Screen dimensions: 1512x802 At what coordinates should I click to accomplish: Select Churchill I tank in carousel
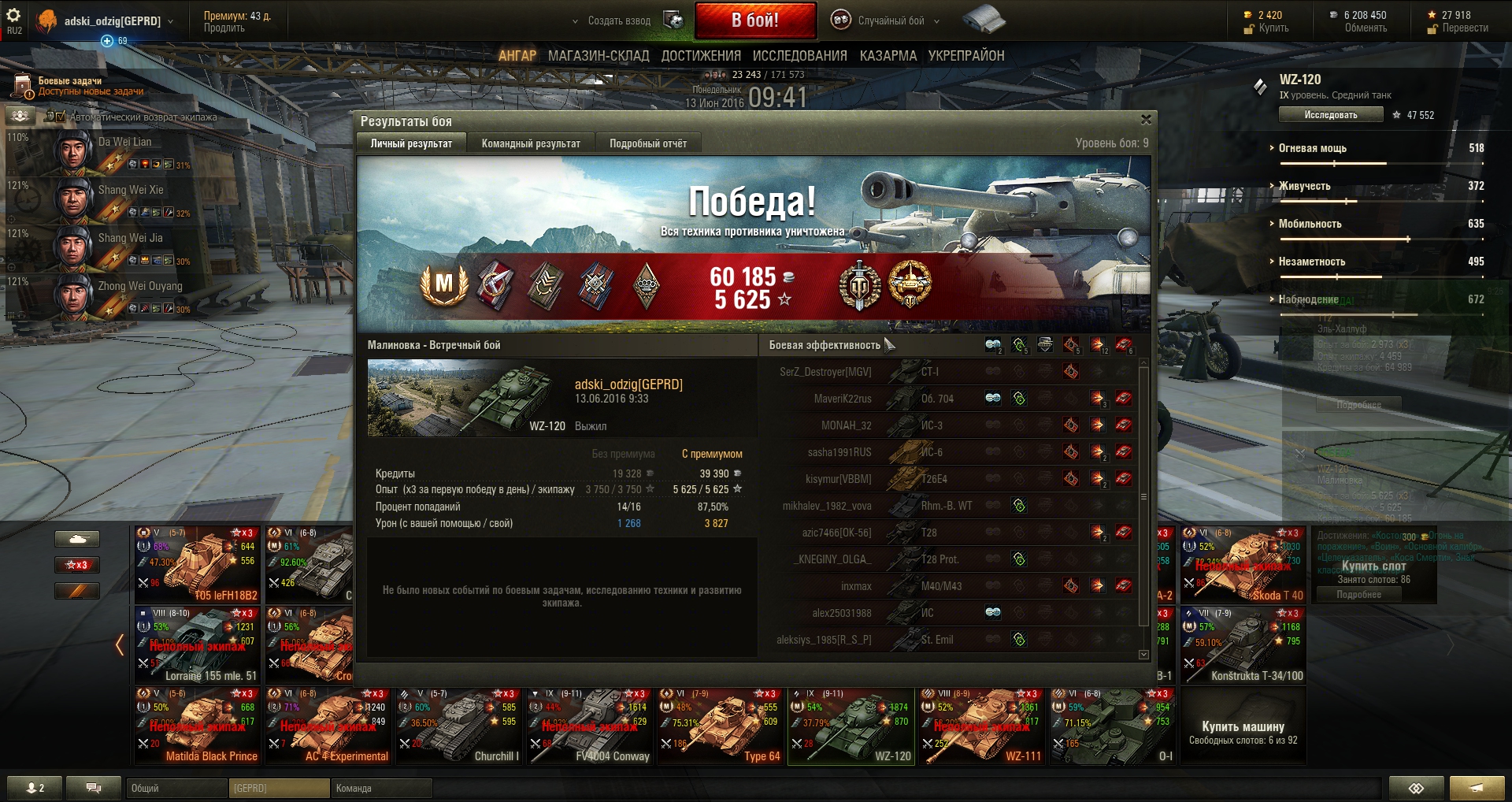[460, 726]
